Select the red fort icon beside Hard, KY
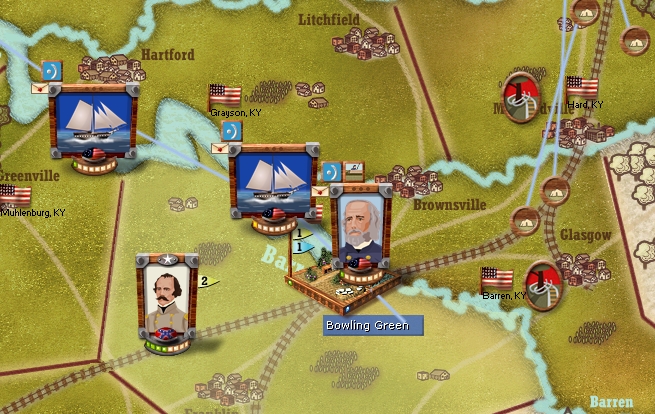 tap(519, 96)
